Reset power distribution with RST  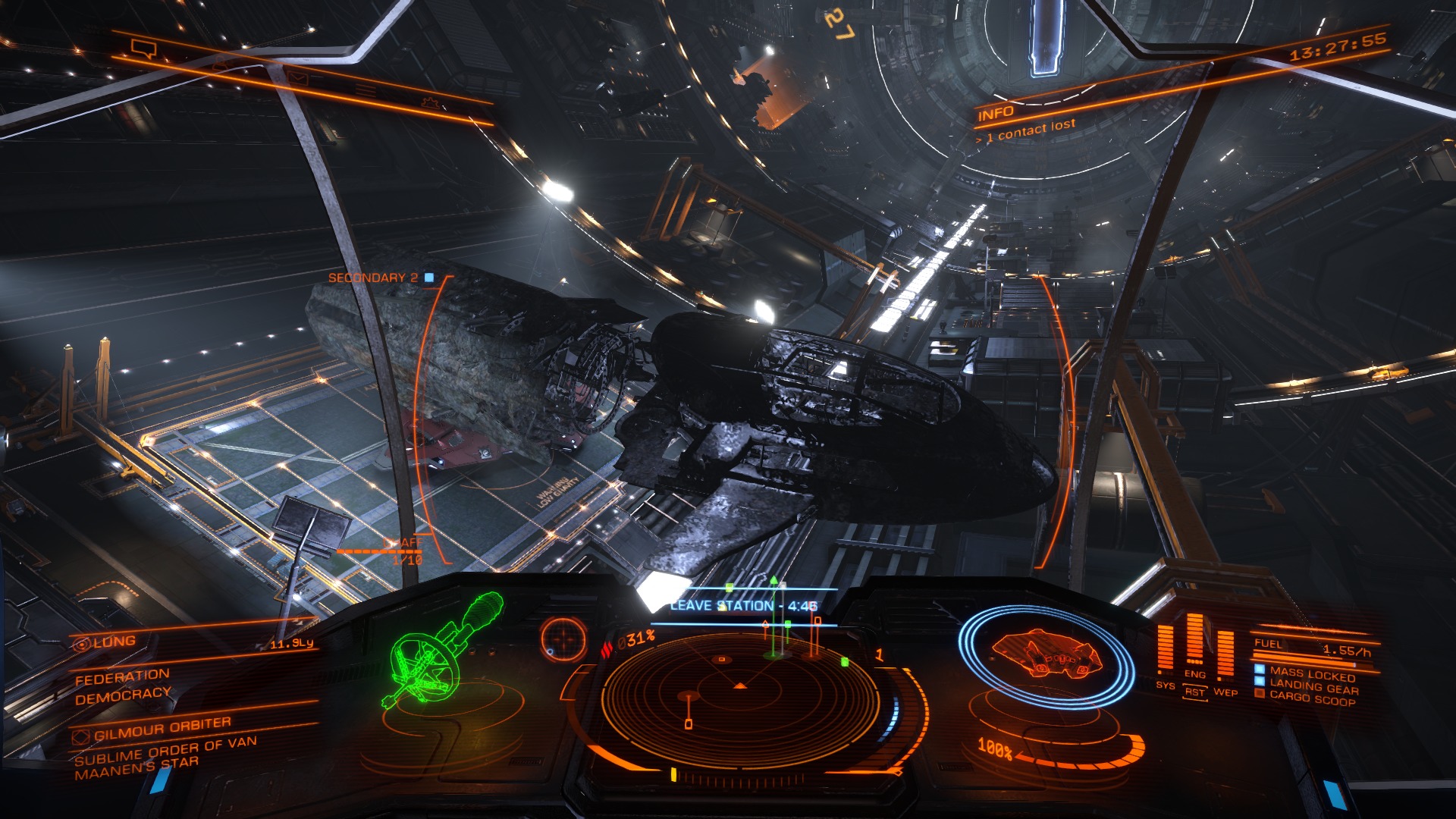[x=1195, y=692]
